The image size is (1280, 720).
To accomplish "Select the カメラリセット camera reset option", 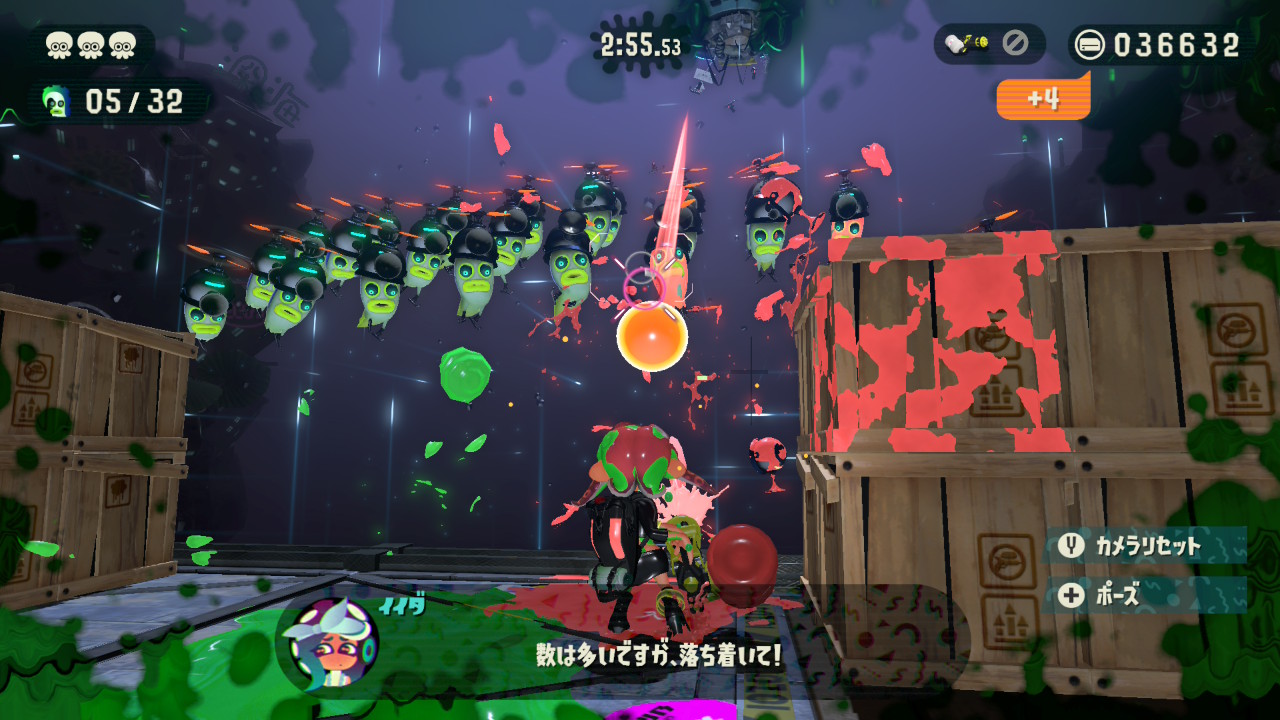I will (x=1146, y=546).
